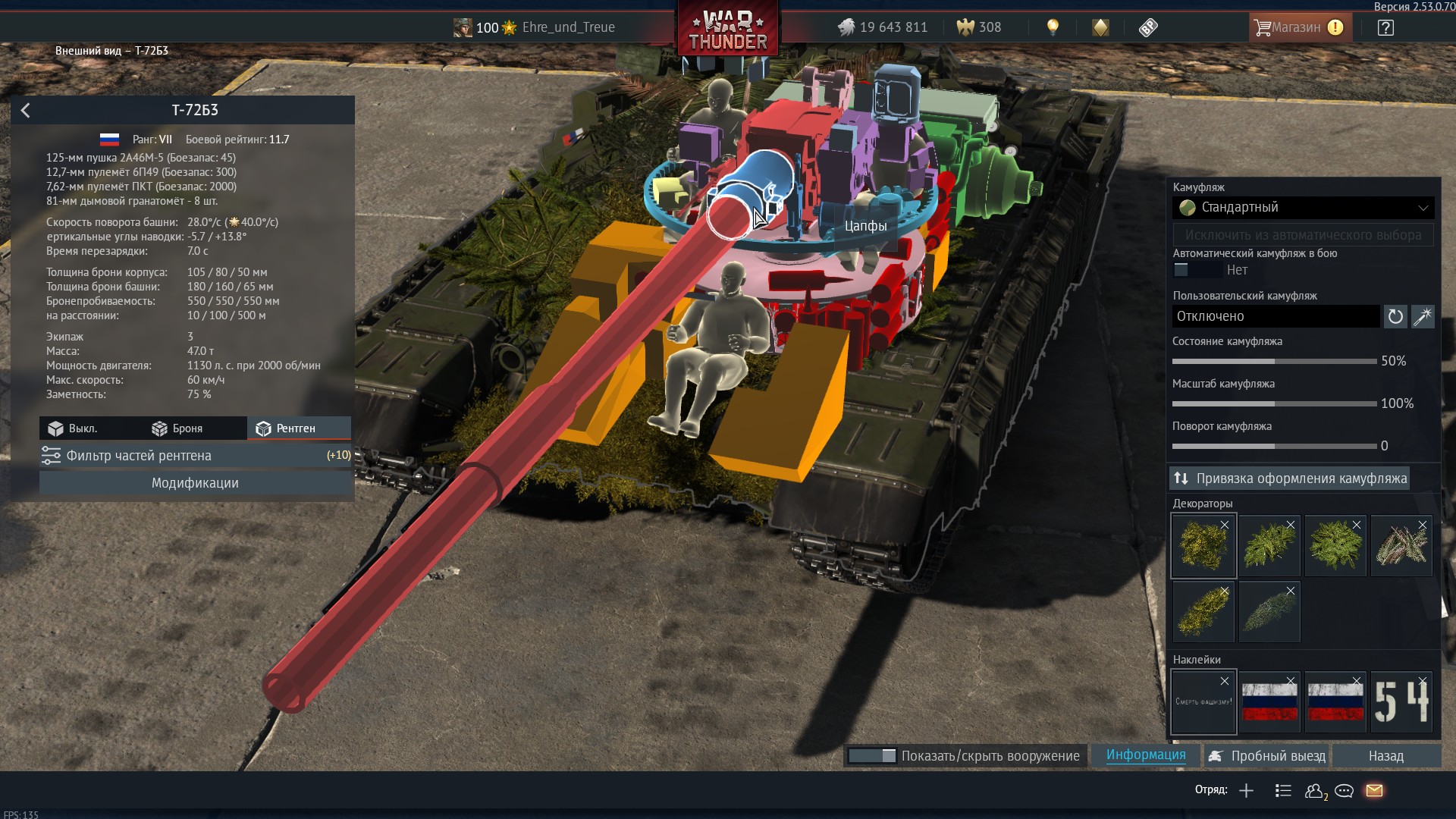Click the back arrow beside Т-72Б3 title
Image resolution: width=1456 pixels, height=819 pixels.
pos(26,111)
